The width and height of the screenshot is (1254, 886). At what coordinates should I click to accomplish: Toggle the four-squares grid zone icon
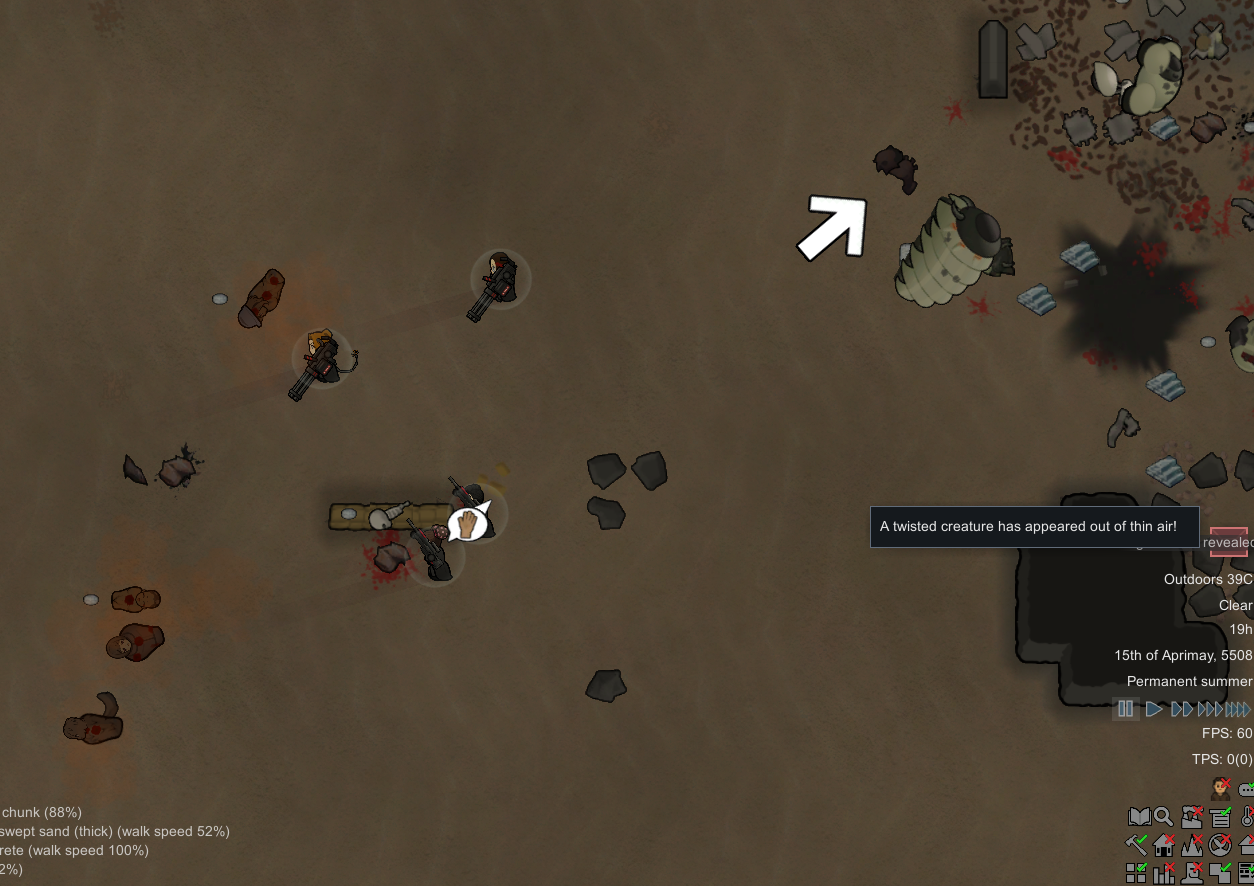point(1137,874)
